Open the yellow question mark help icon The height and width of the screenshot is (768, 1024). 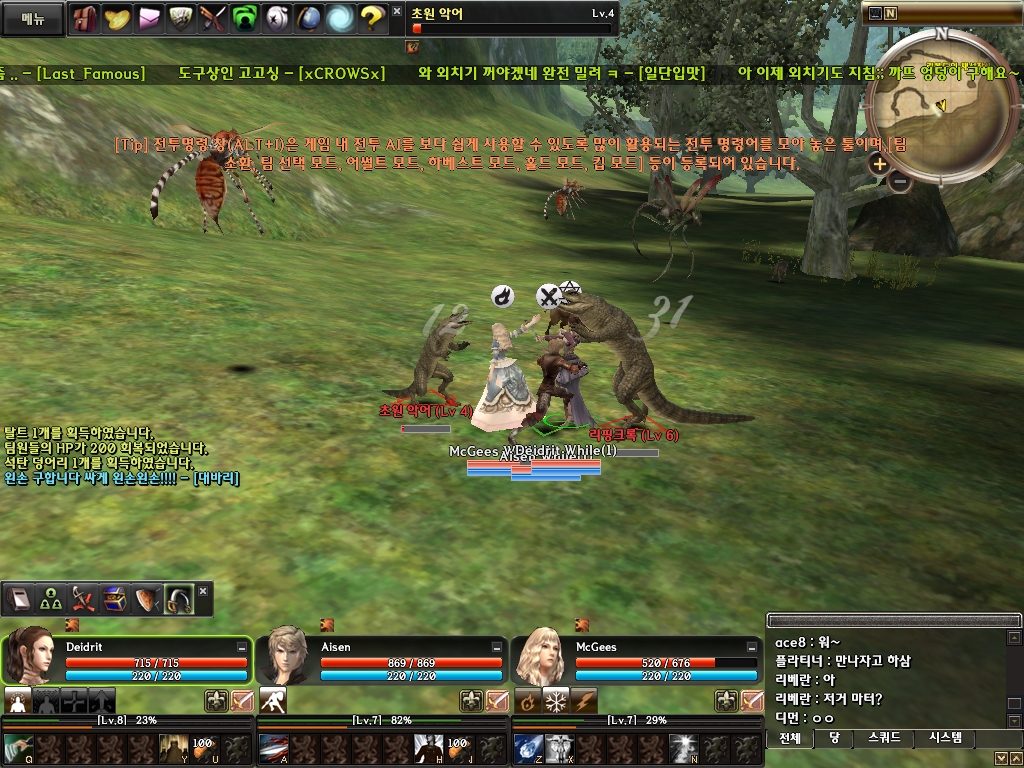click(x=372, y=17)
